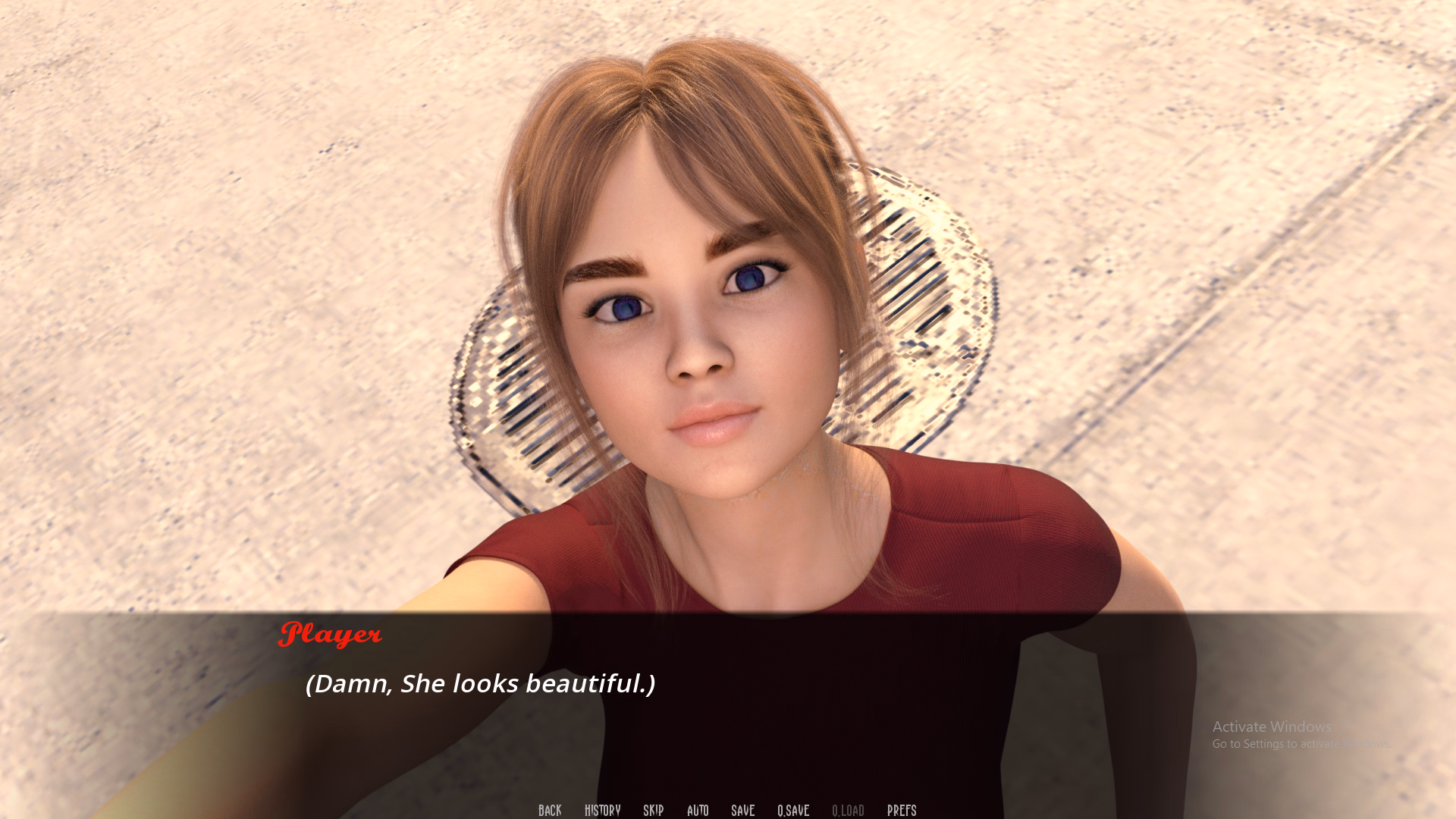
Task: Advance the scene by clicking the pavement background
Action: [227, 227]
